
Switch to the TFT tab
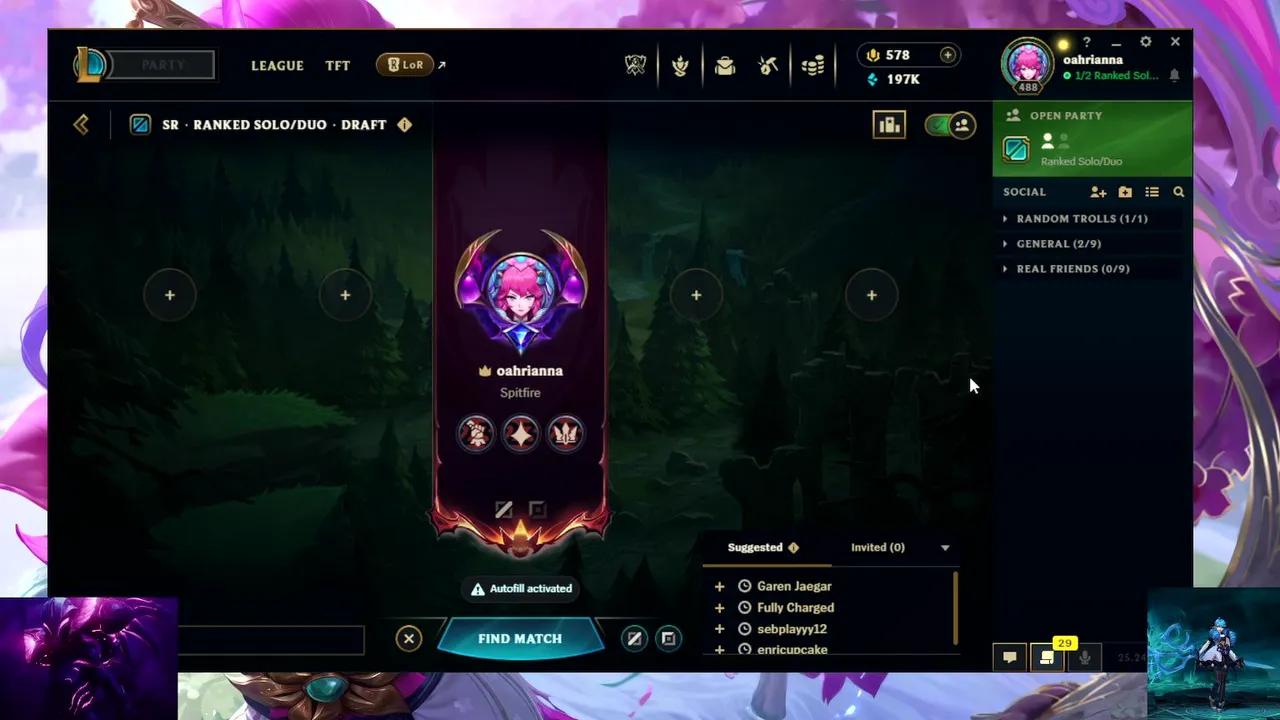pos(337,66)
